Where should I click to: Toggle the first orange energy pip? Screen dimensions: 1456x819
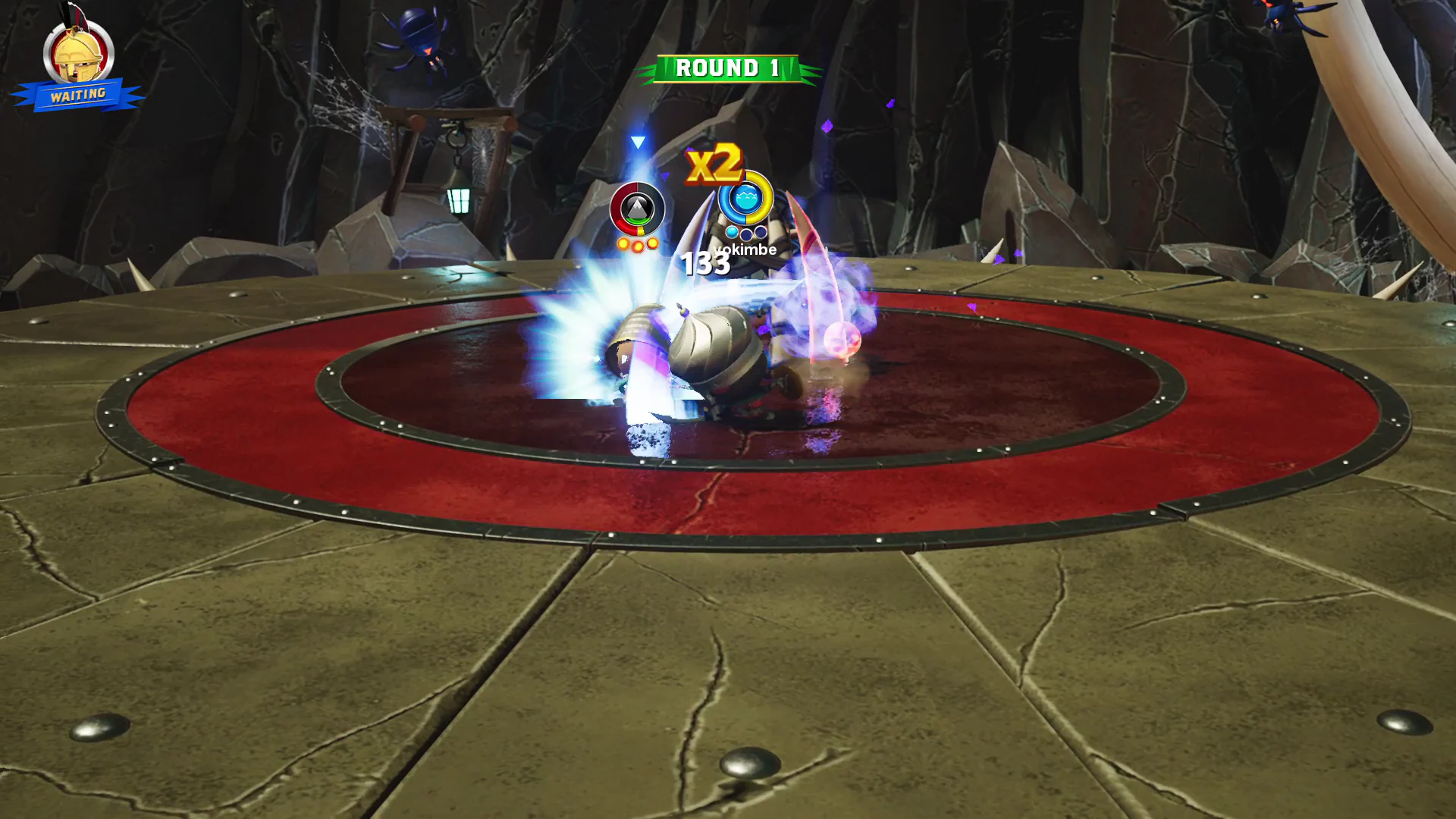click(x=623, y=244)
